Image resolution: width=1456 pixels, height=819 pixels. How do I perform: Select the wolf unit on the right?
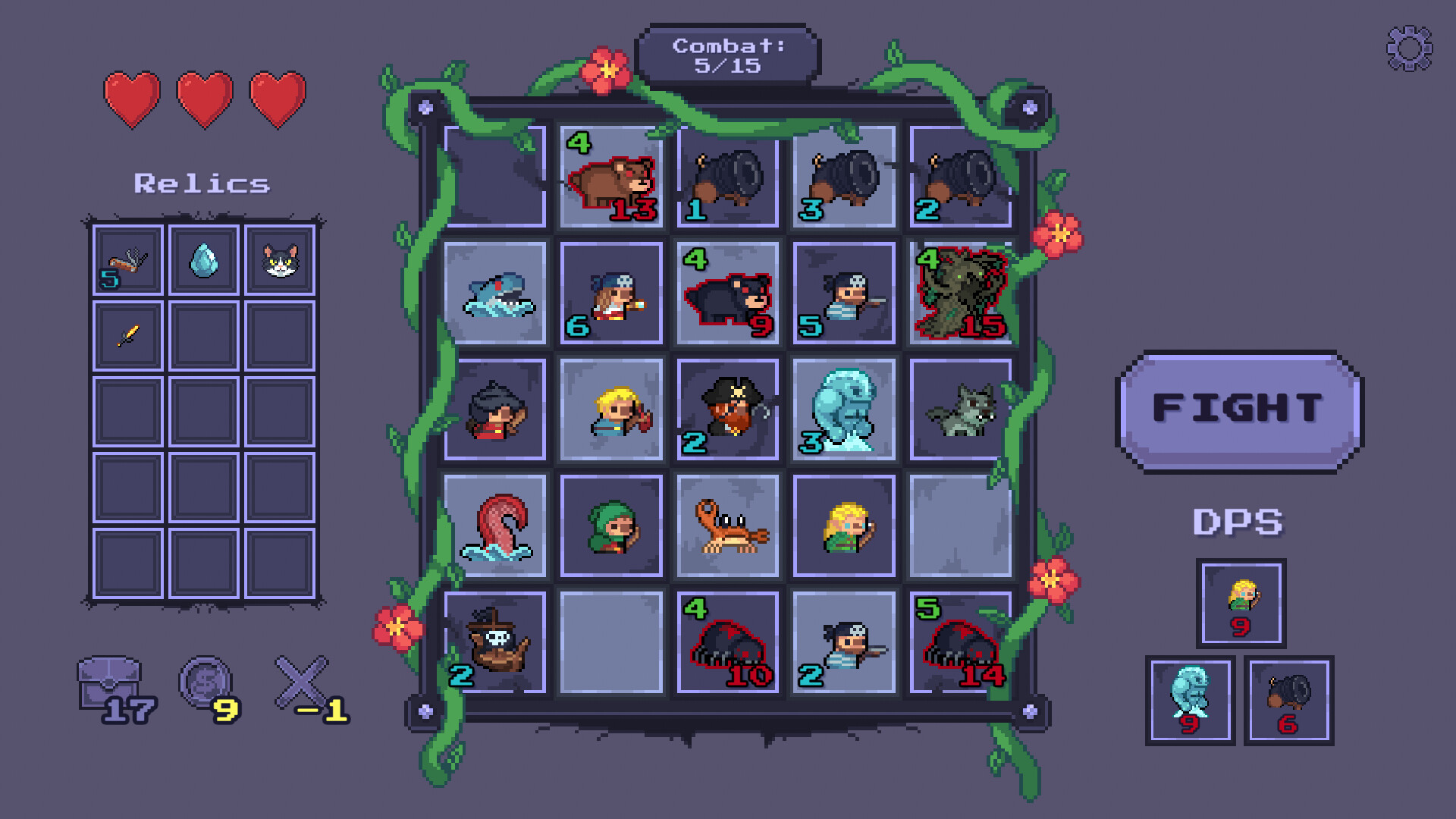(960, 409)
